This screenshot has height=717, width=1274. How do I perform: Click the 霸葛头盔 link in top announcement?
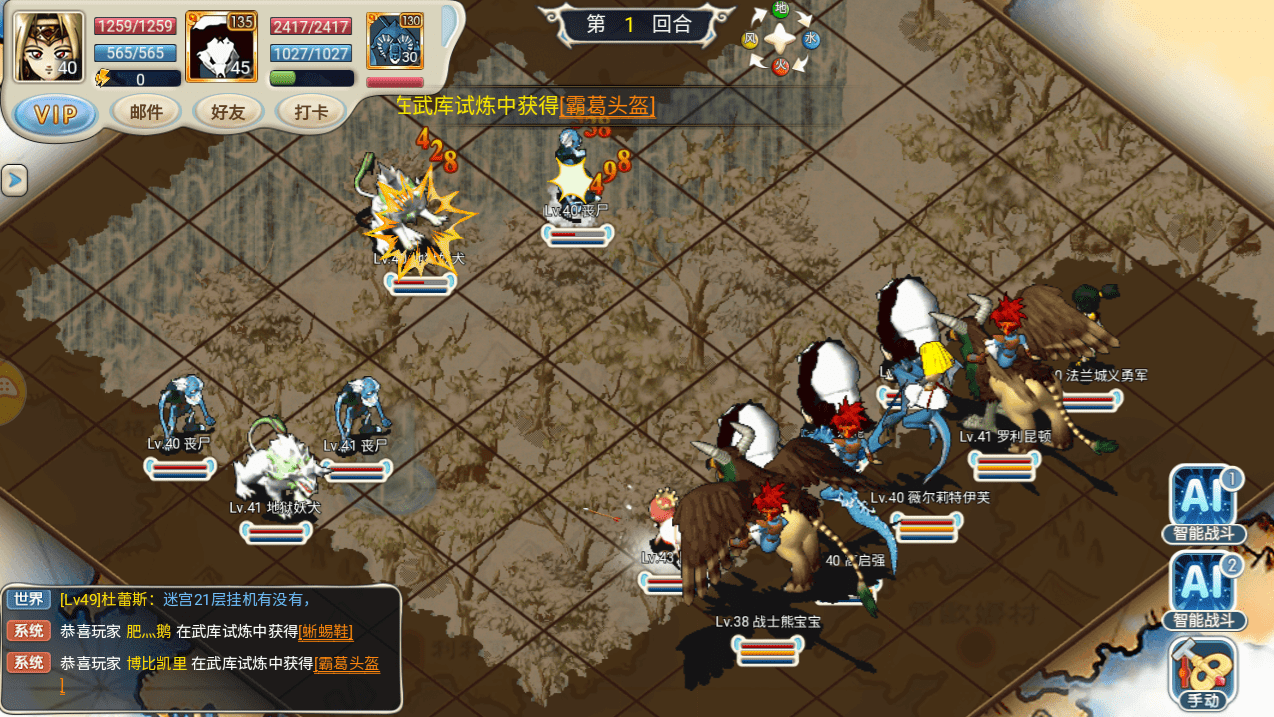click(x=608, y=106)
